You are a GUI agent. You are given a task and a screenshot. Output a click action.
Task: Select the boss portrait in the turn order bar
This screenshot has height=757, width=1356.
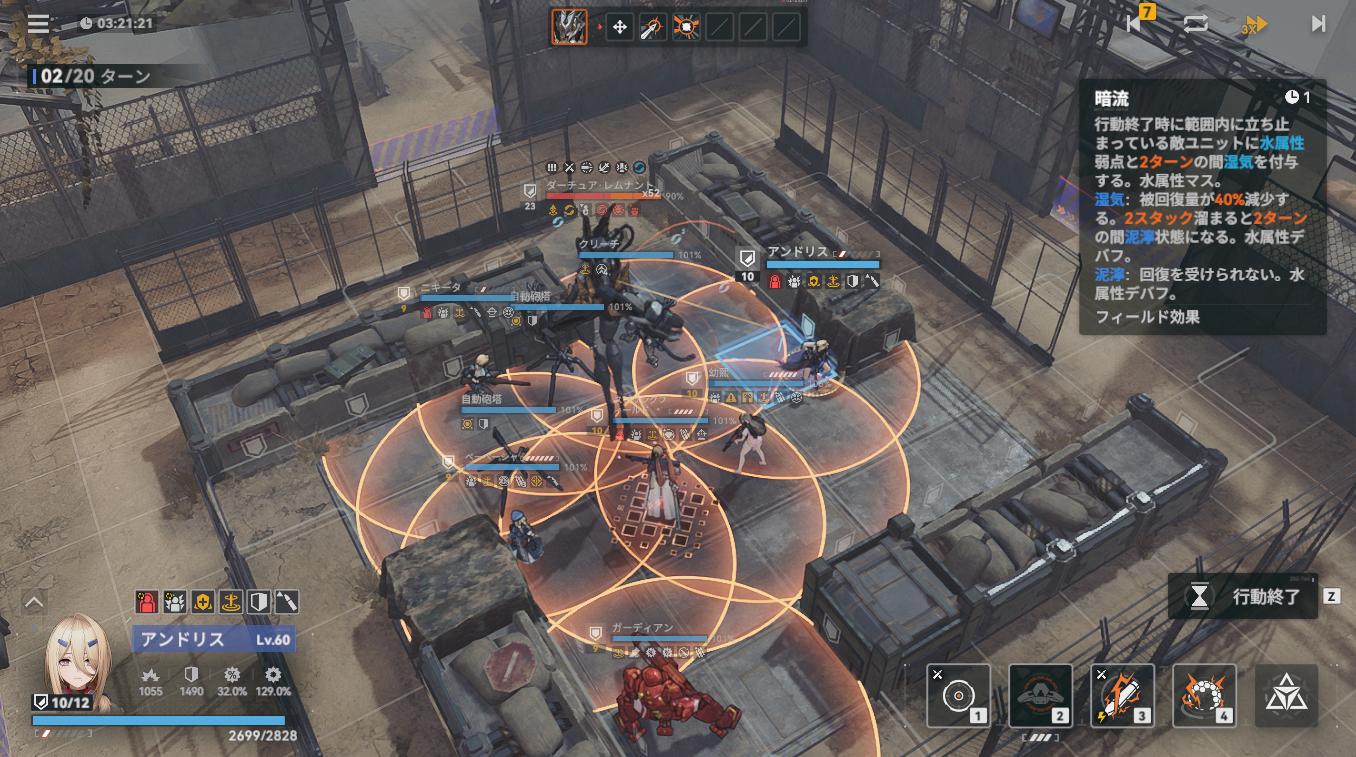click(569, 27)
